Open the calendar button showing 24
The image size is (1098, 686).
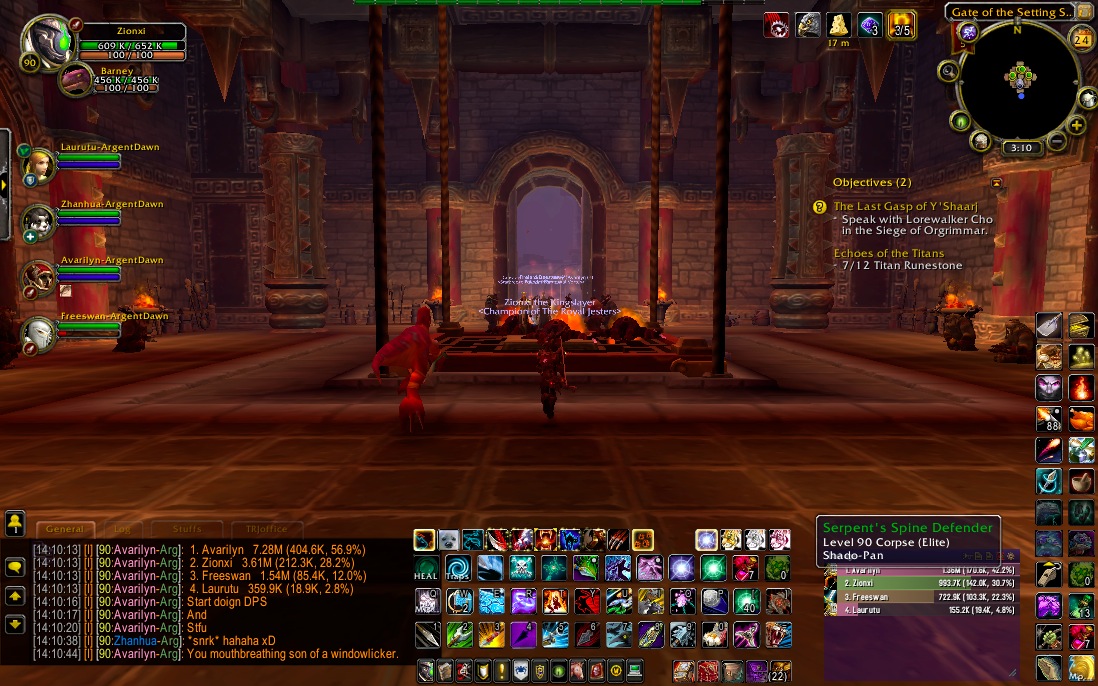pyautogui.click(x=1081, y=39)
